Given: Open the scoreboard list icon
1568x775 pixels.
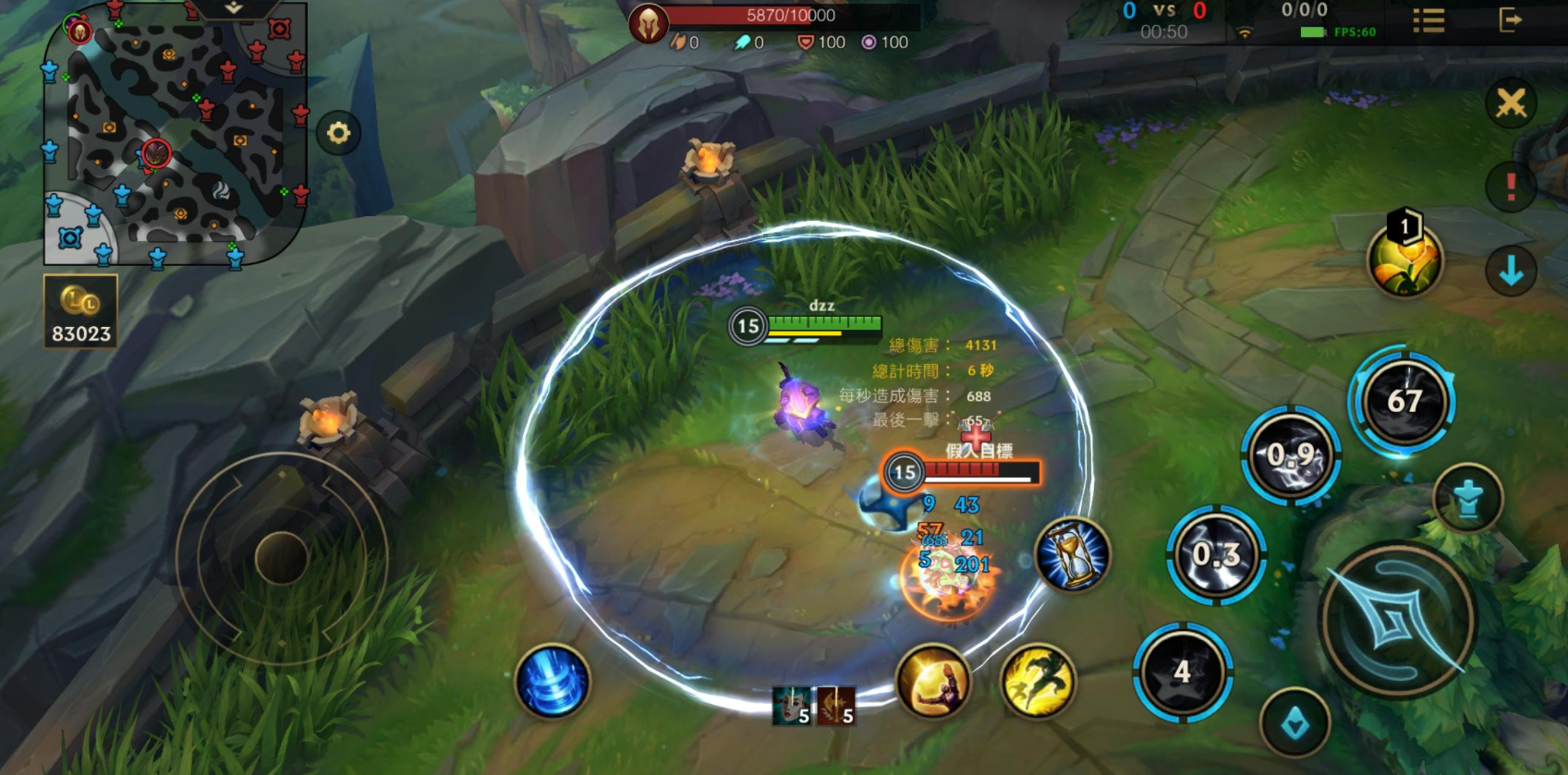Looking at the screenshot, I should click(1428, 21).
